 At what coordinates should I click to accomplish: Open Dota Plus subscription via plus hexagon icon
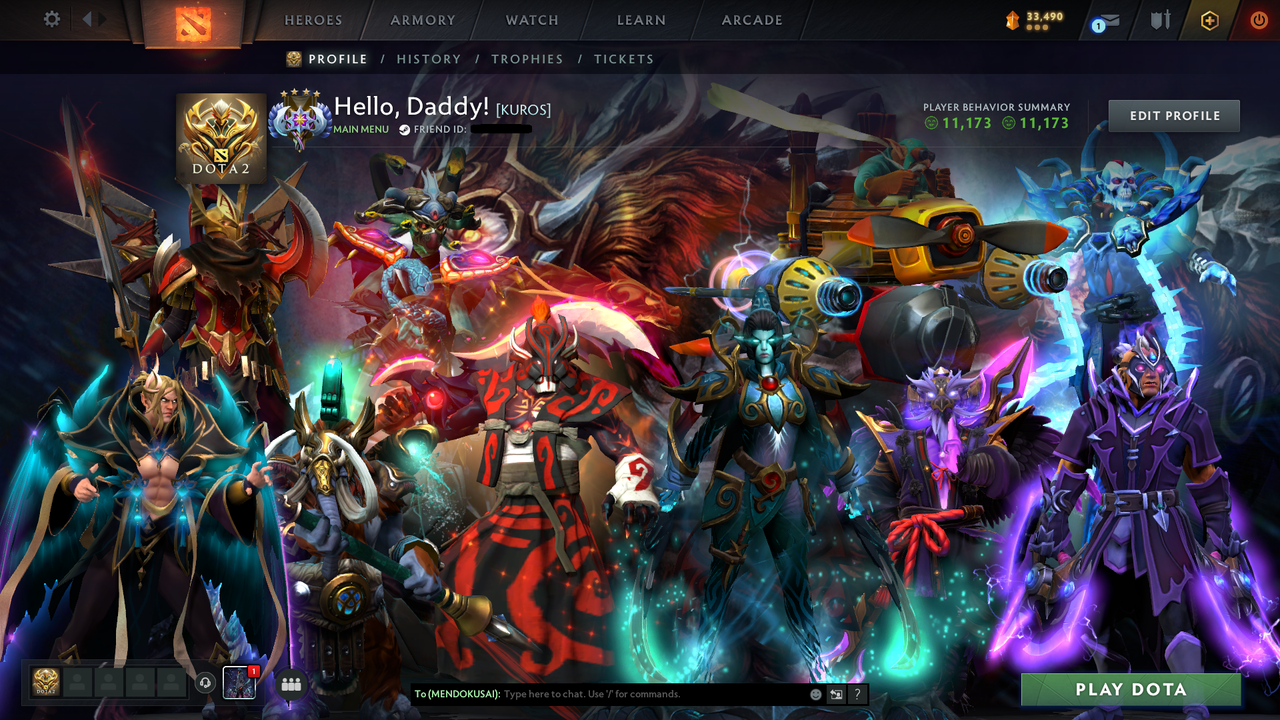(x=1210, y=20)
